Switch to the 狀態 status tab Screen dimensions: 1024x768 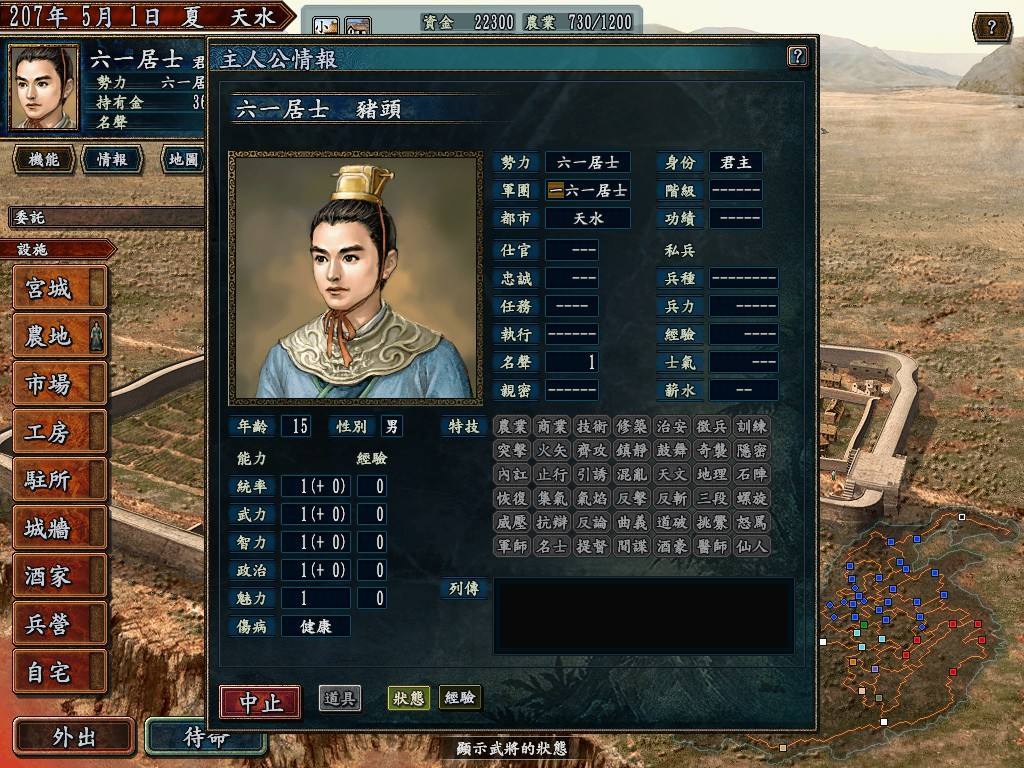(408, 698)
